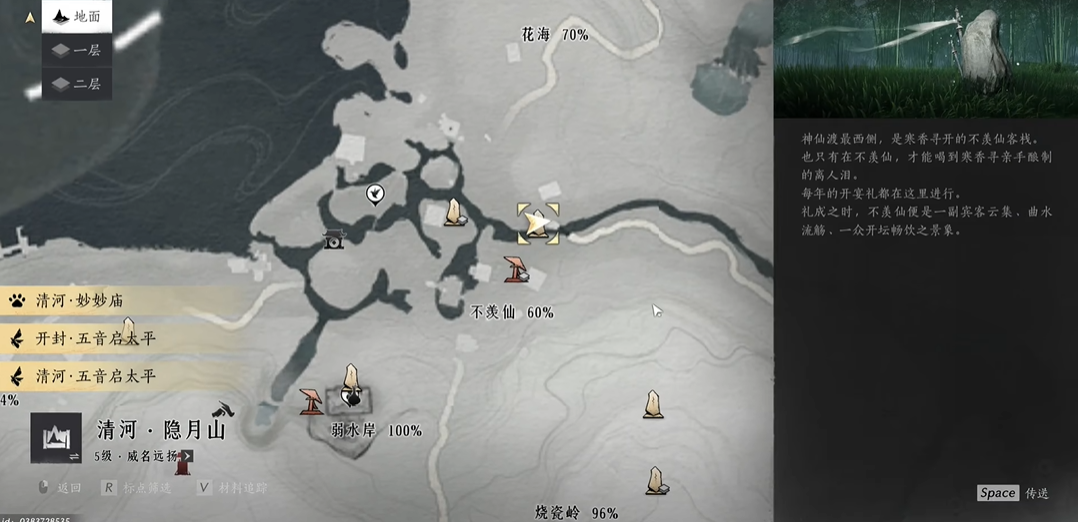Click the red pavilion marker left of 弱水岸
Screen dimensions: 1078x522
pyautogui.click(x=311, y=401)
